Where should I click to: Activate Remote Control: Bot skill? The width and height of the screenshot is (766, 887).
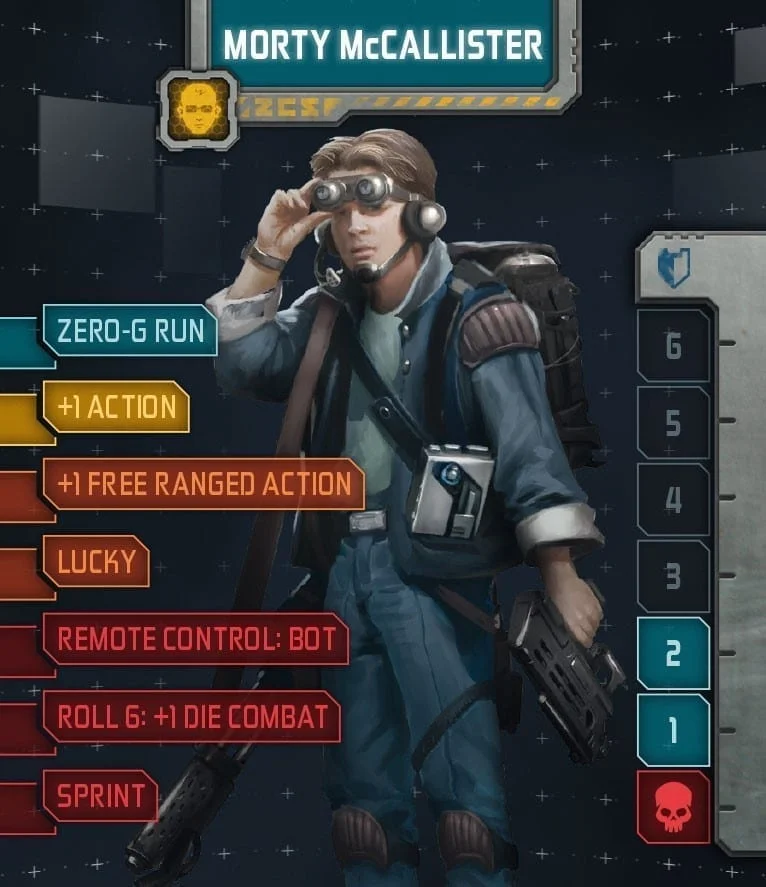(195, 638)
